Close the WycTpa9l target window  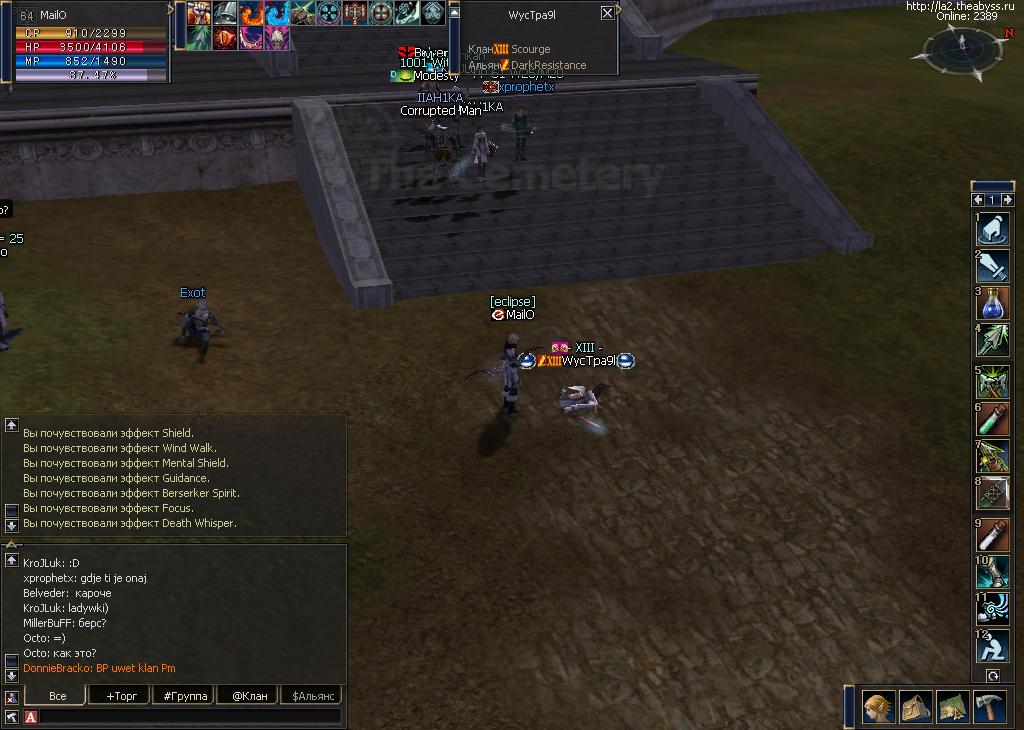tap(607, 13)
